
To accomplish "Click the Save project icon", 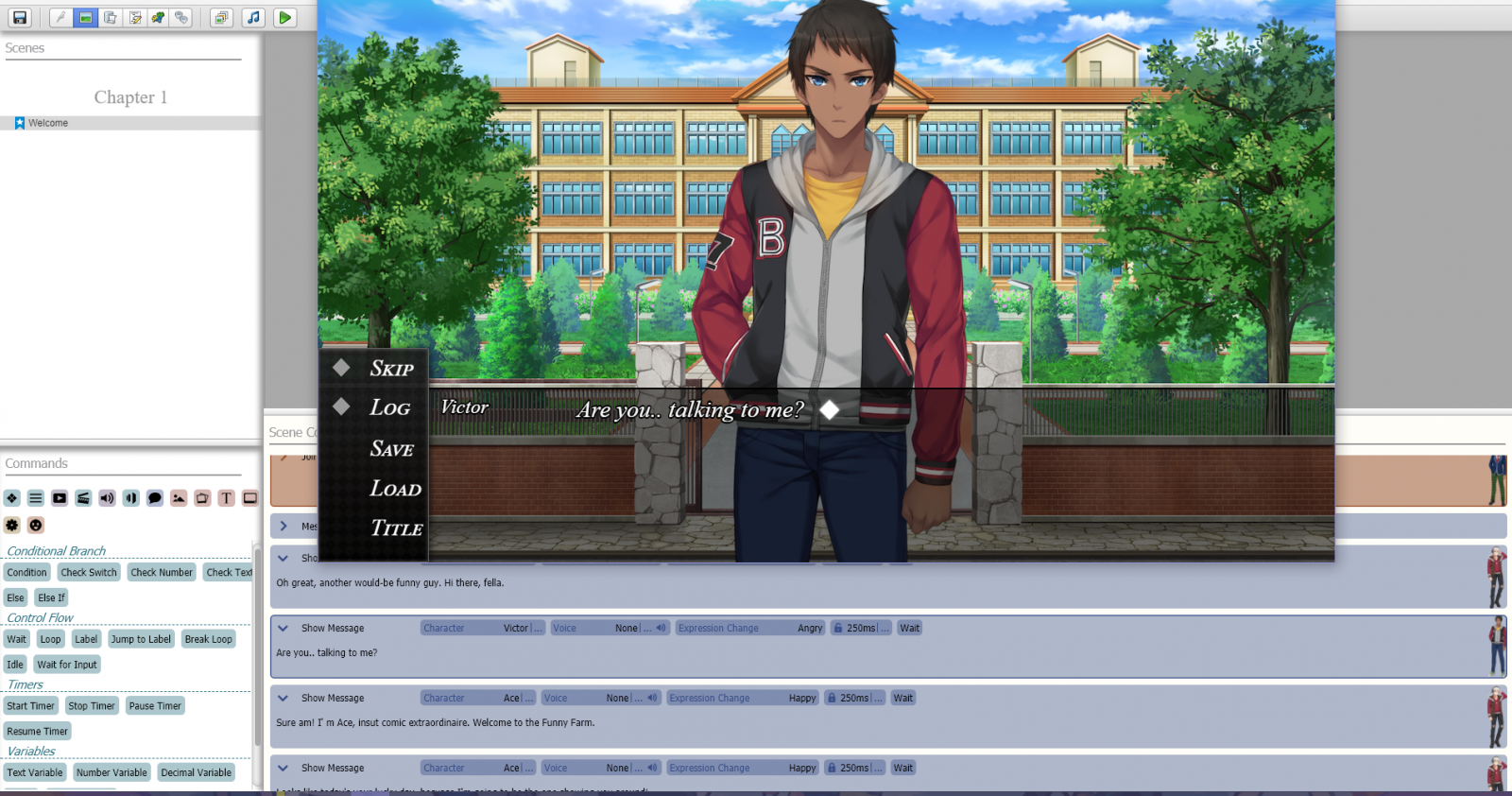I will tap(19, 16).
